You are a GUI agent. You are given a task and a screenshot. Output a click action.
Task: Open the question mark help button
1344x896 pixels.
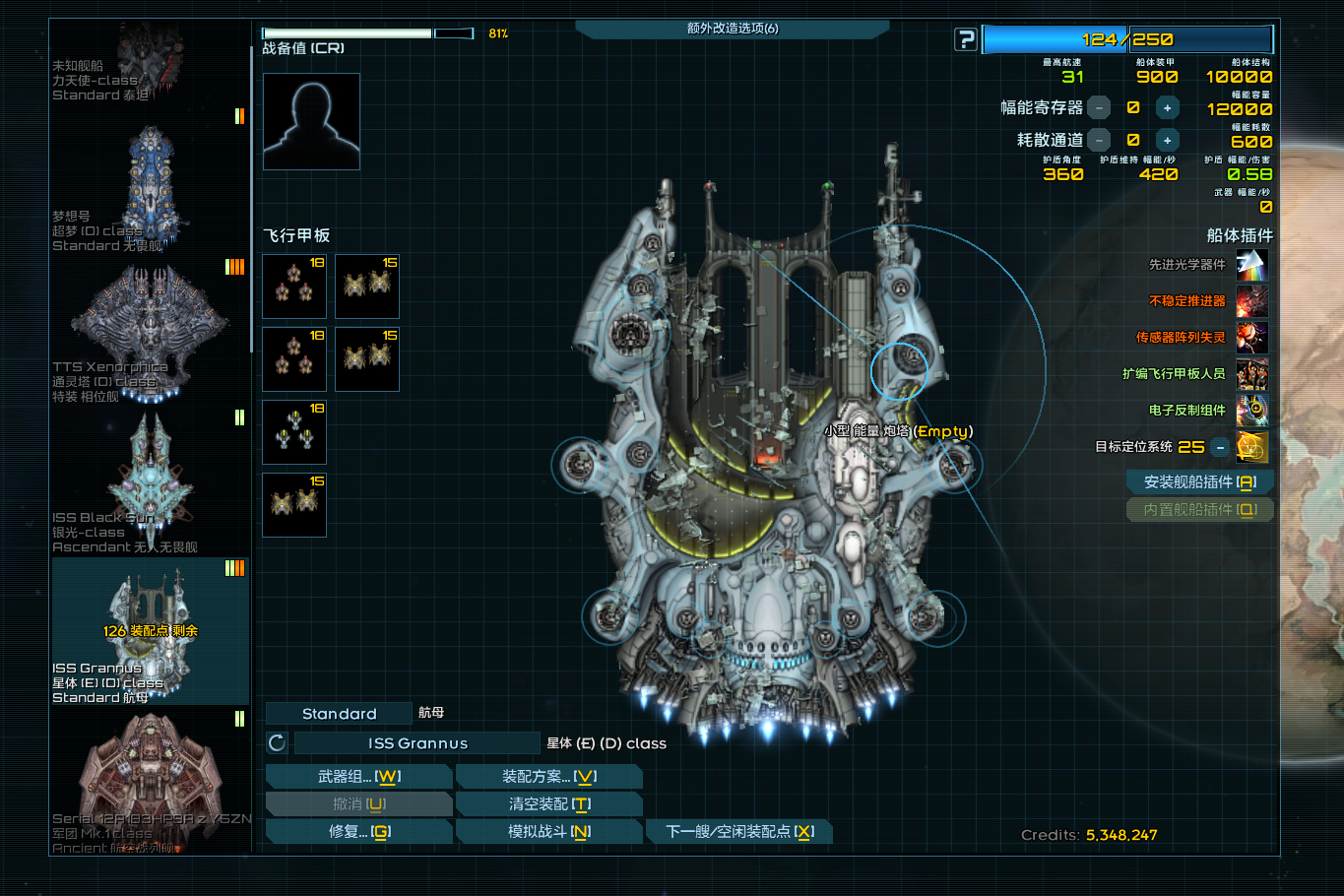coord(966,39)
